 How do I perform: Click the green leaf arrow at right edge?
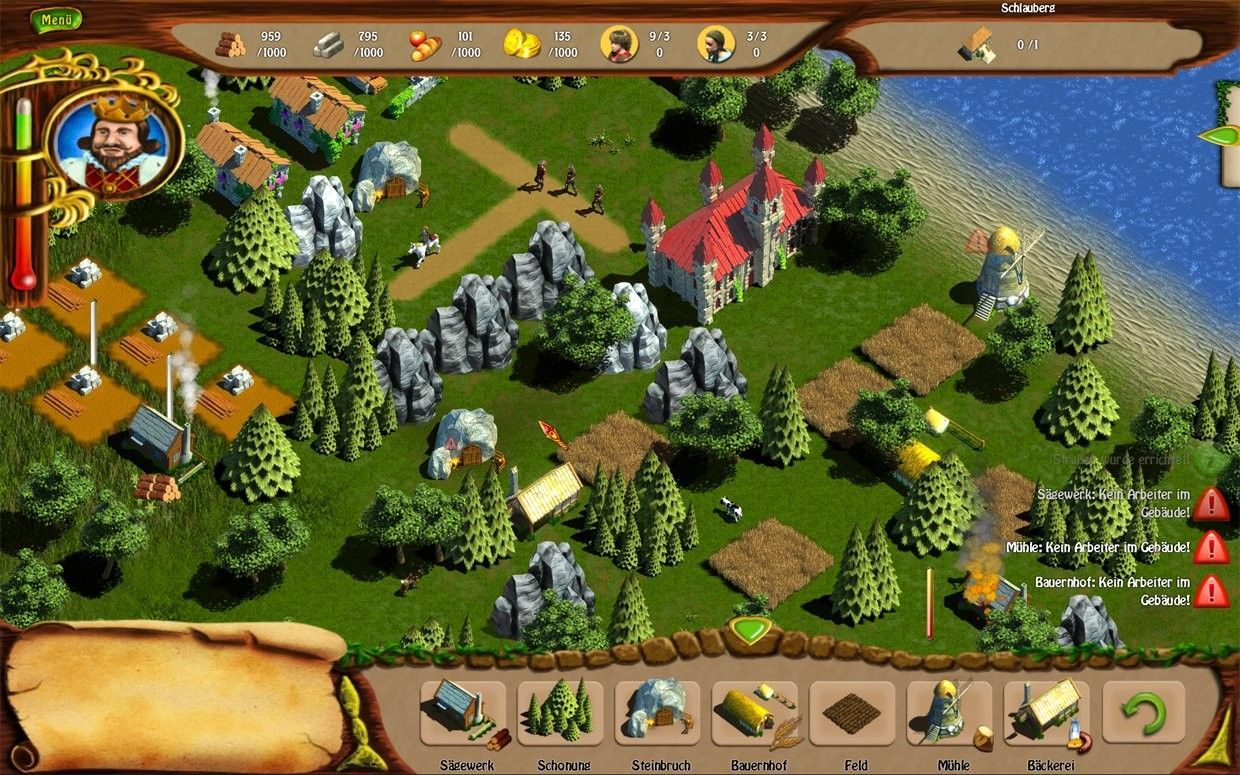[x=1220, y=135]
